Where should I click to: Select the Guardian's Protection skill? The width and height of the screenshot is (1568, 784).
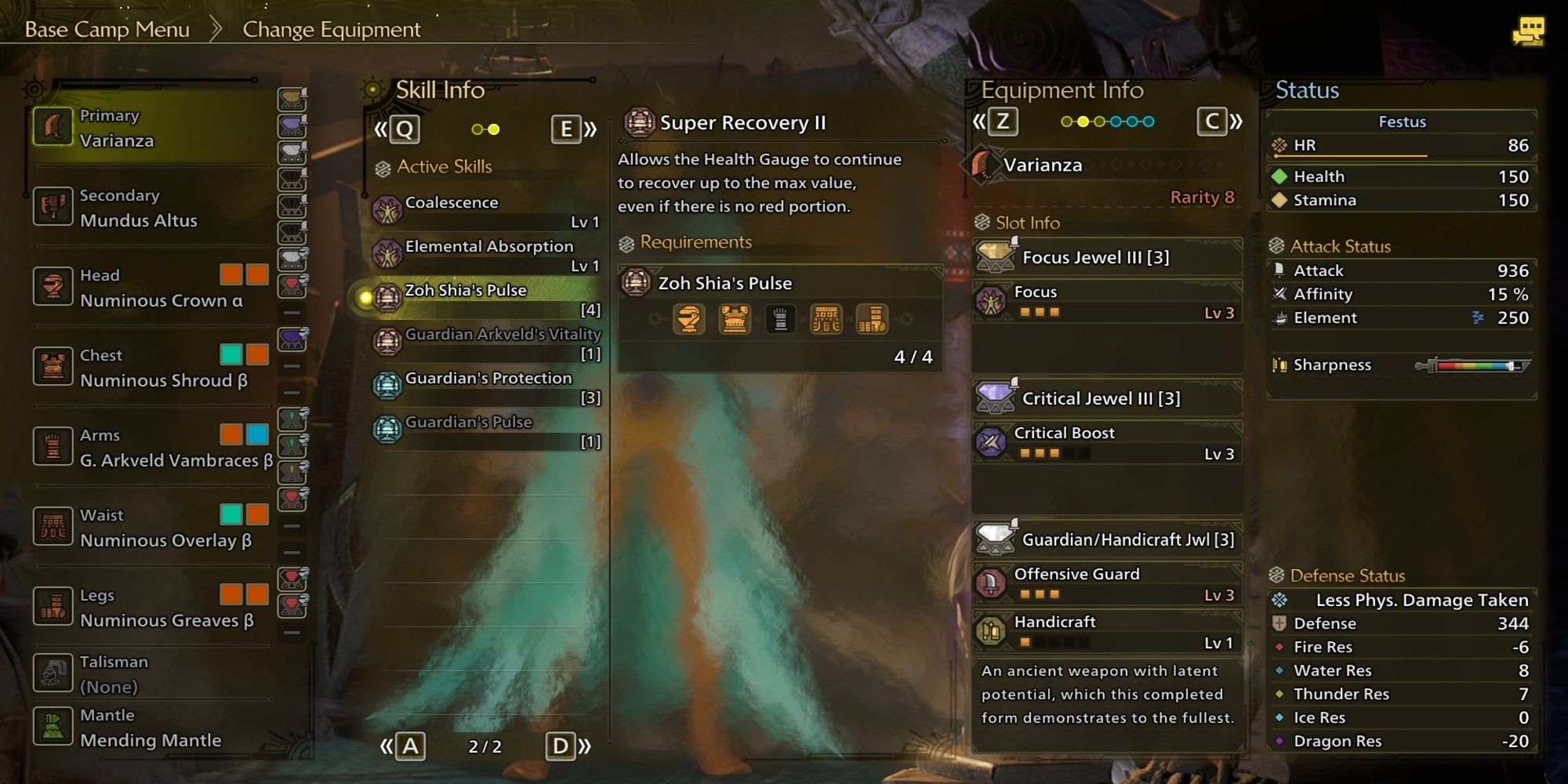click(x=486, y=386)
